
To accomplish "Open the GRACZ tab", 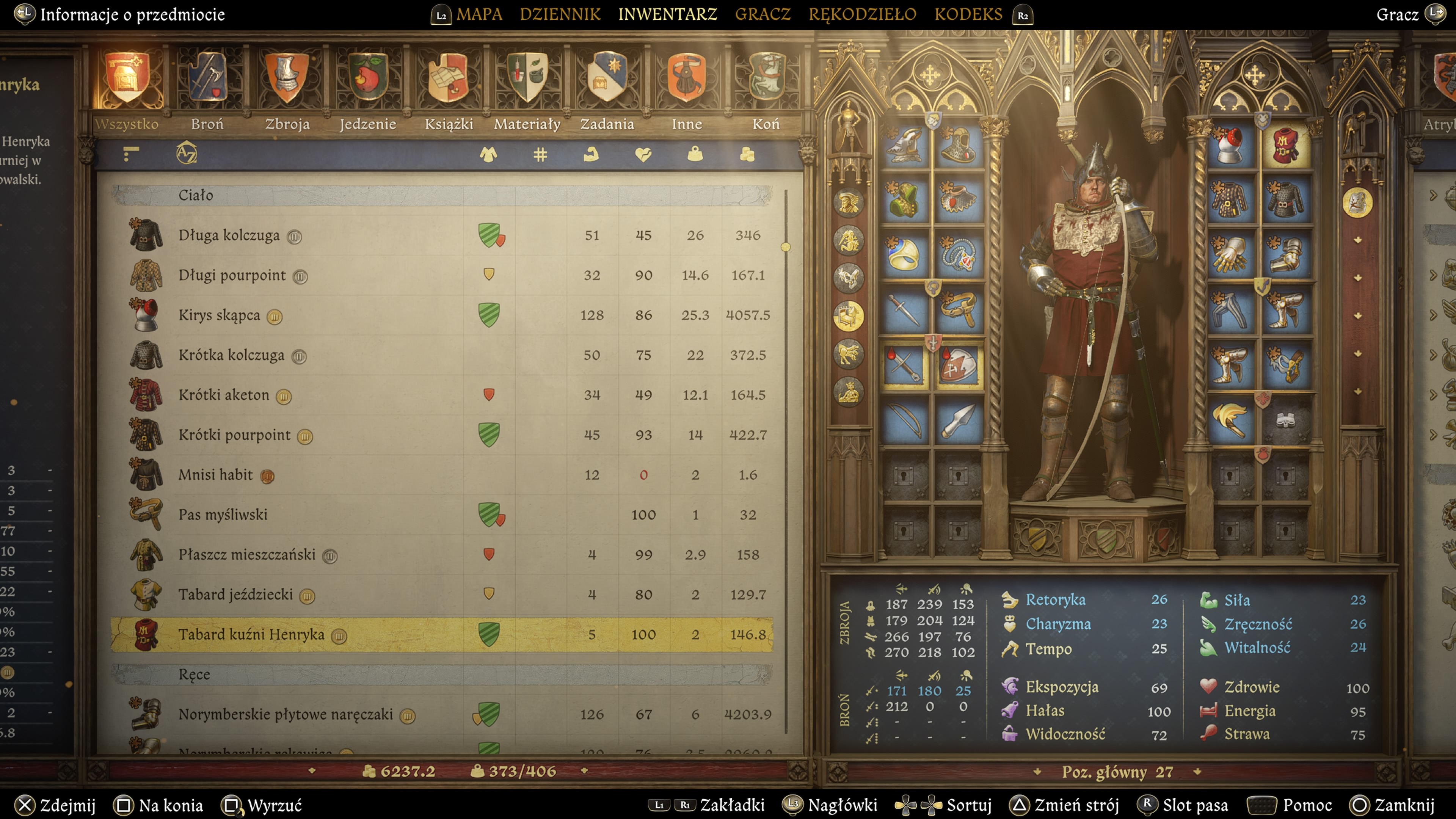I will [x=763, y=14].
